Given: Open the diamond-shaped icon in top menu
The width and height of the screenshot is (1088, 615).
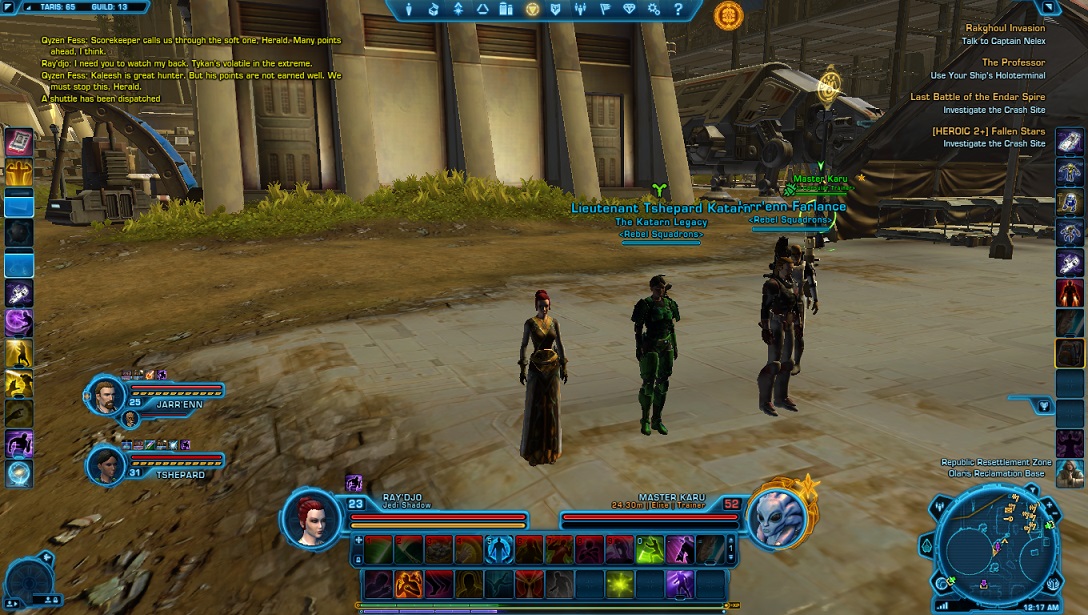Looking at the screenshot, I should click(630, 9).
